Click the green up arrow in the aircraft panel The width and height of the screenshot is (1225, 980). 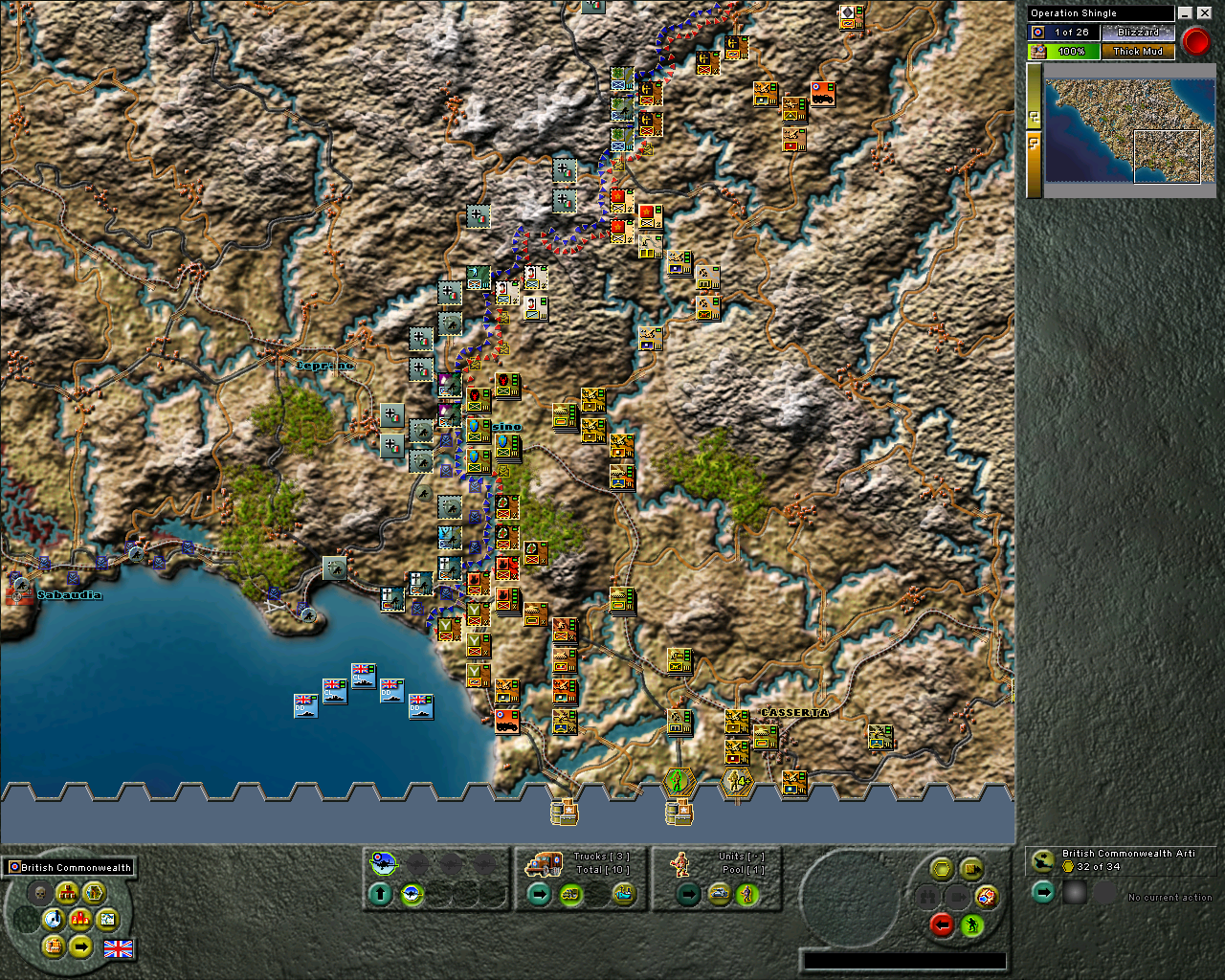click(x=381, y=894)
